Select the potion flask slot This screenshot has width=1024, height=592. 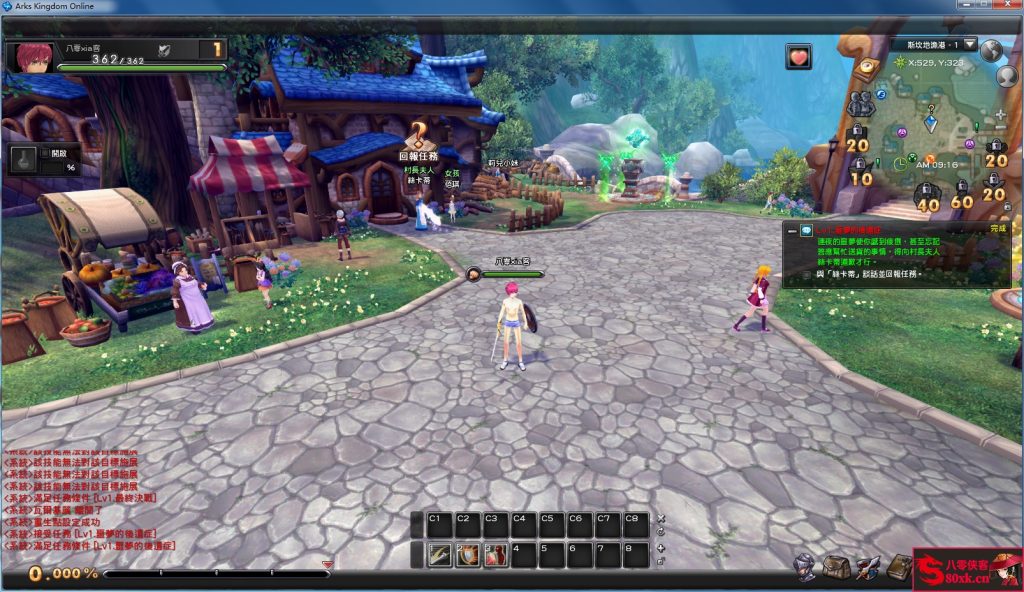click(x=23, y=158)
